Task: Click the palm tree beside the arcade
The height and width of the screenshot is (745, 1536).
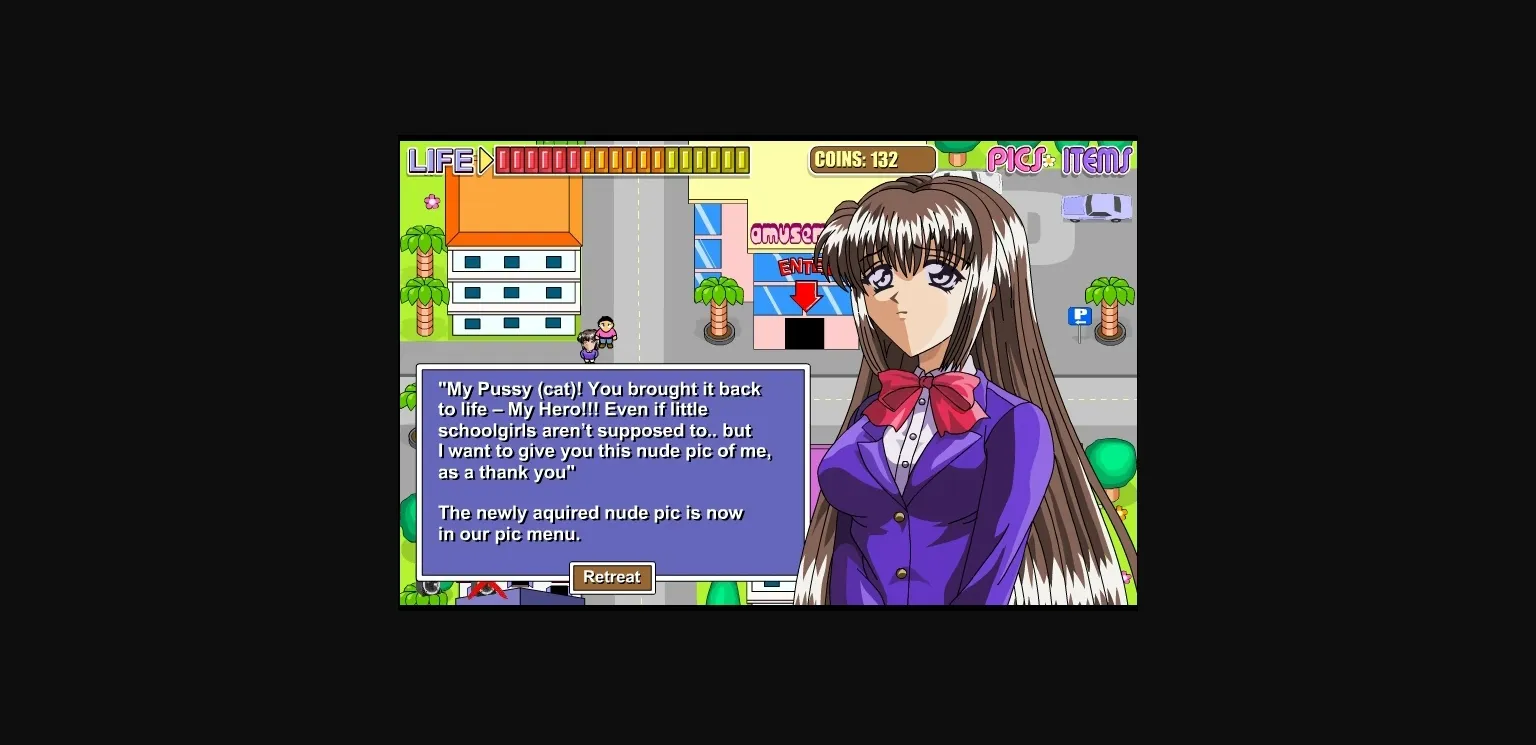Action: (718, 290)
